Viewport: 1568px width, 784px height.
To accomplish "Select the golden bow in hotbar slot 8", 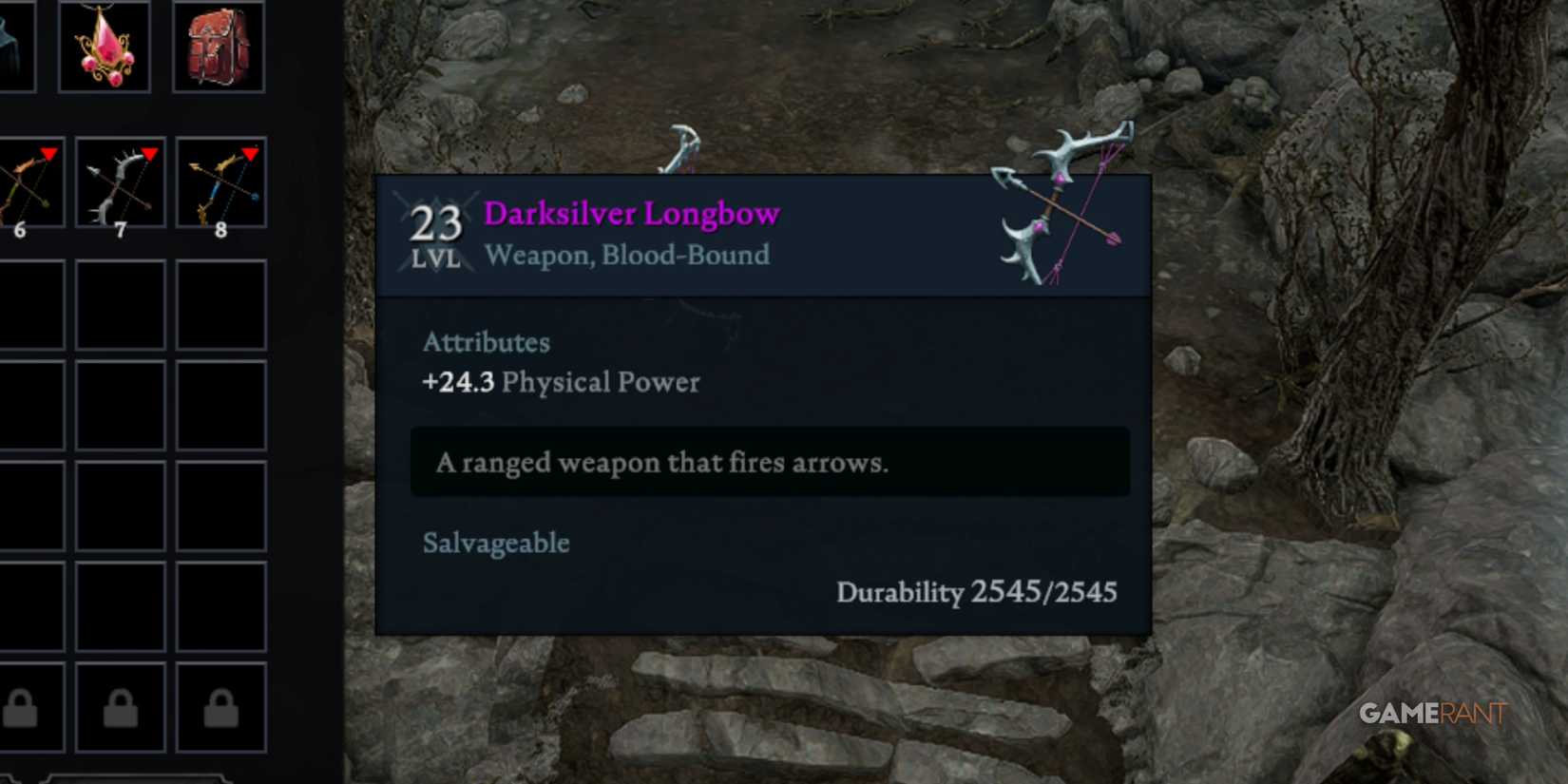I will coord(220,183).
